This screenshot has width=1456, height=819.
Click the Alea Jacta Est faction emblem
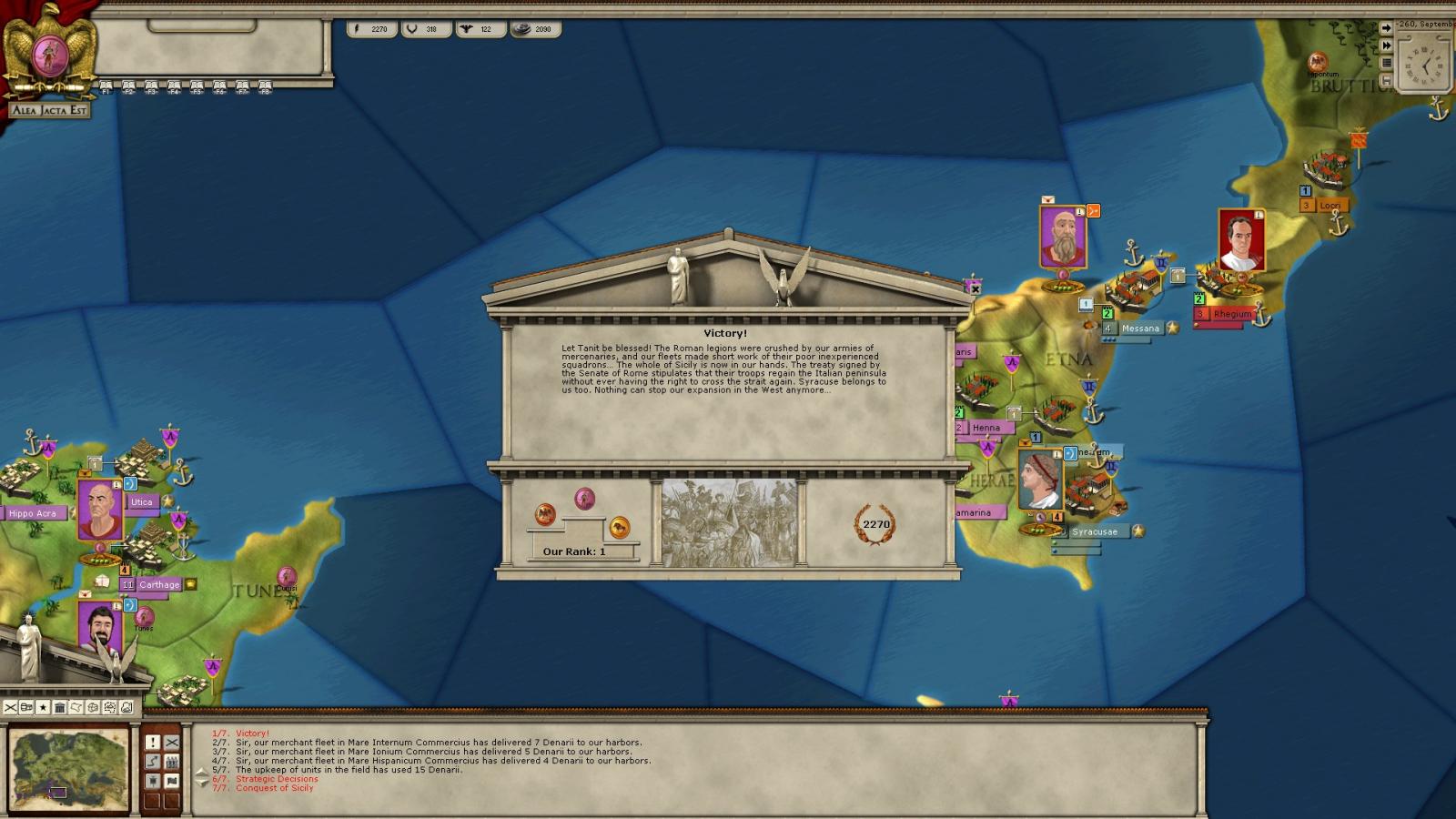(x=49, y=56)
